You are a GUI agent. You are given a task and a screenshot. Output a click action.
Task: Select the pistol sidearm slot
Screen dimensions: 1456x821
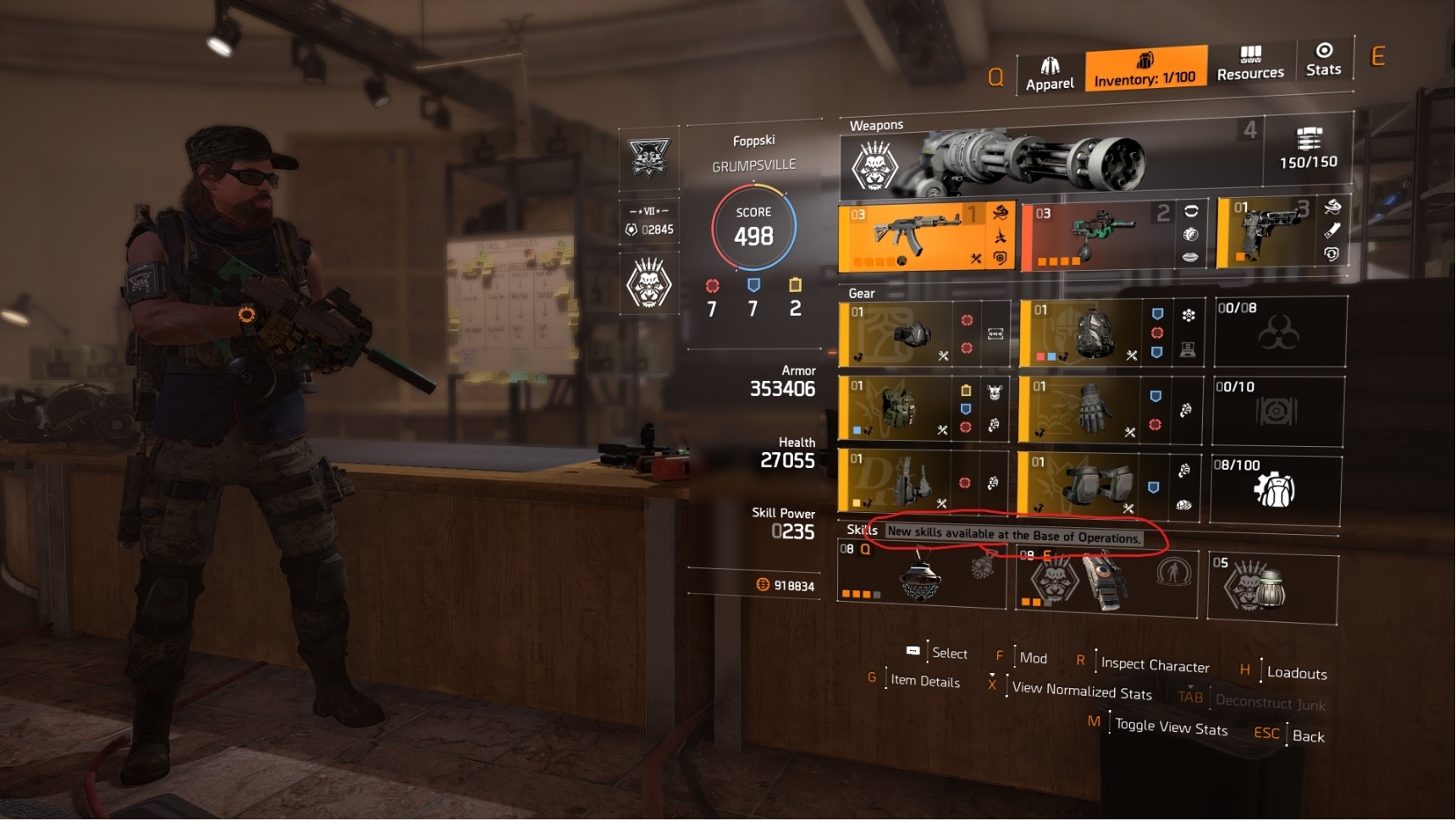coord(1278,231)
